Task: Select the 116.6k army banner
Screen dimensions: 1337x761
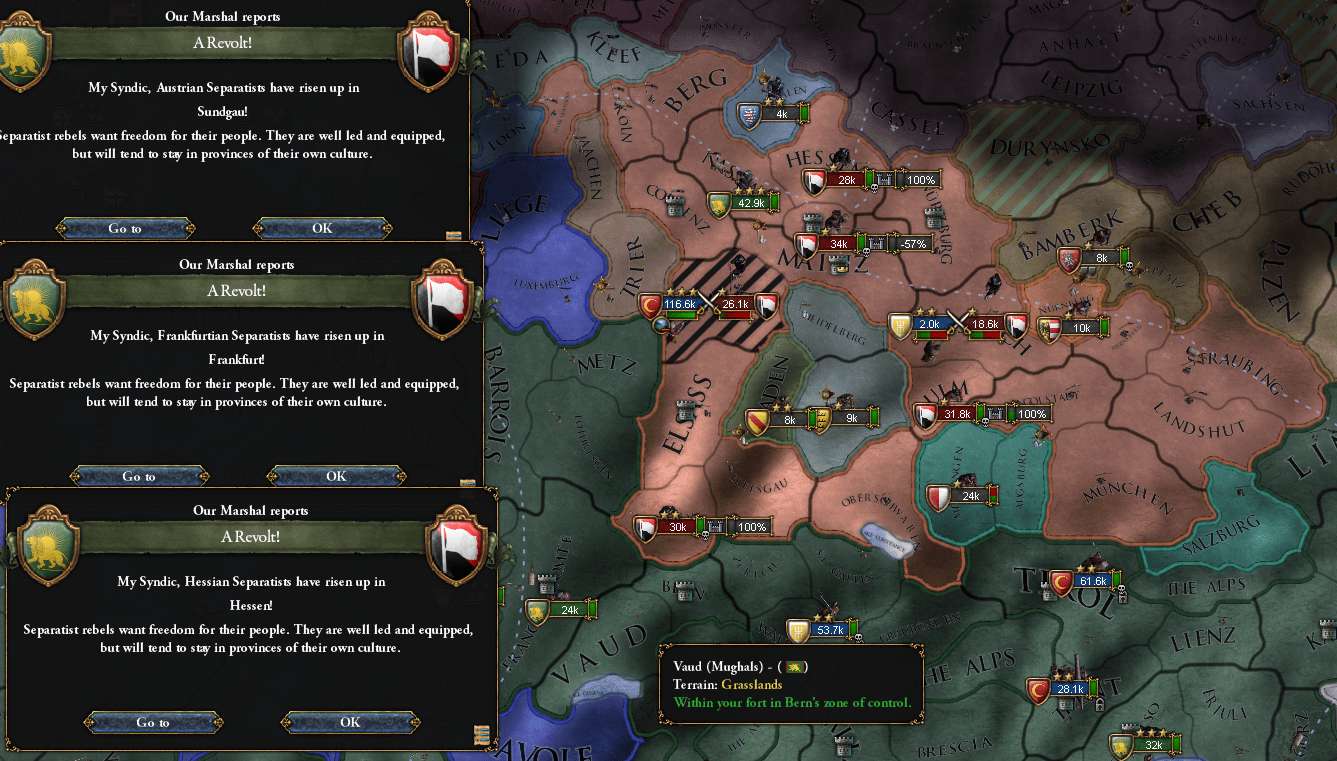Action: (678, 304)
